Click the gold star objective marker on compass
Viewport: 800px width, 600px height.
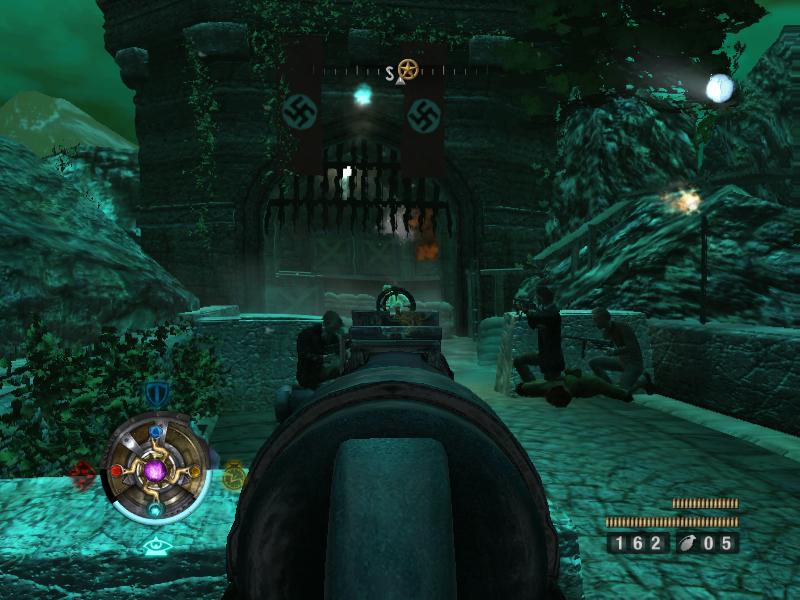[407, 69]
